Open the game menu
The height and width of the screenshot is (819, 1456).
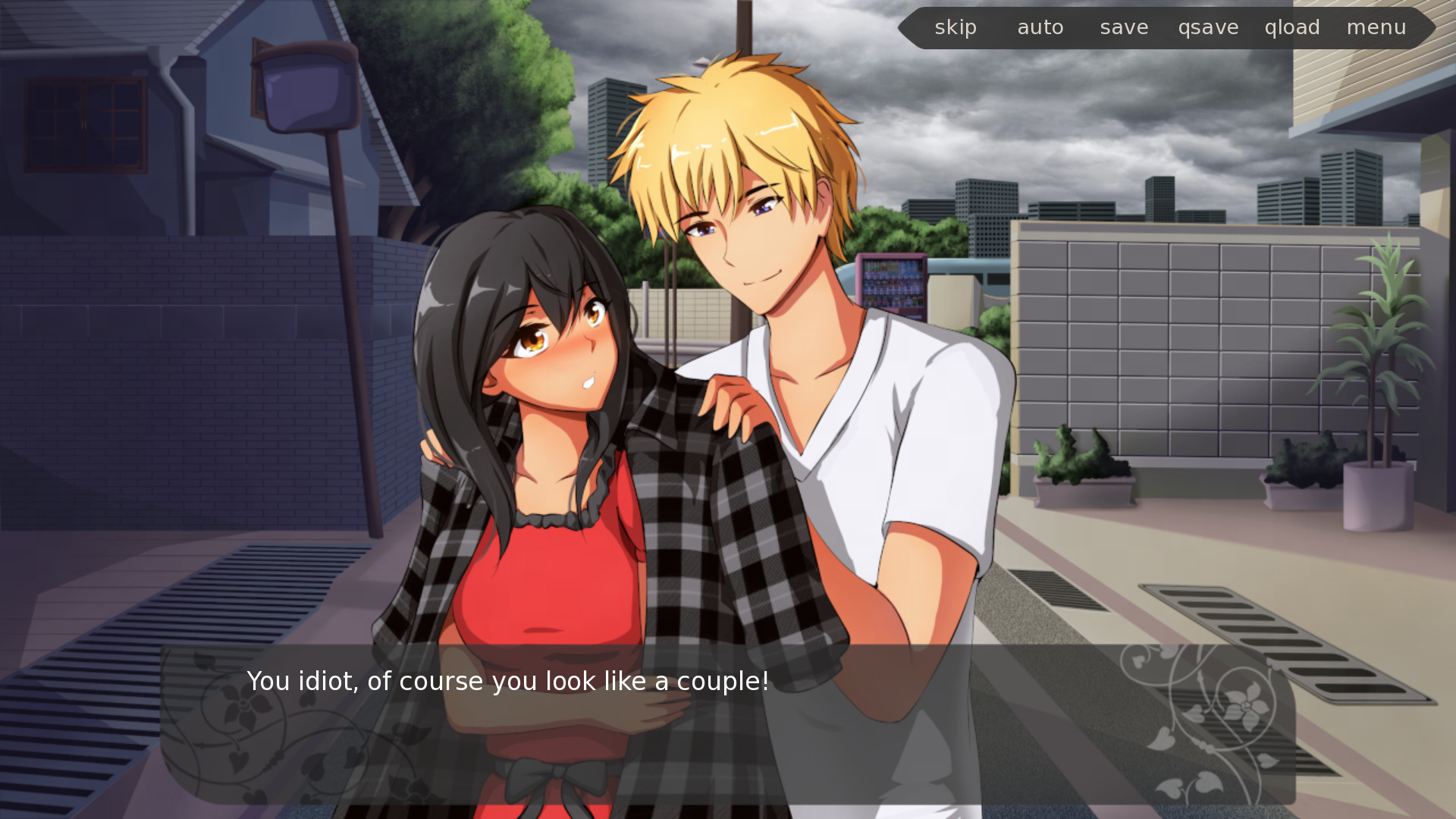click(1377, 27)
